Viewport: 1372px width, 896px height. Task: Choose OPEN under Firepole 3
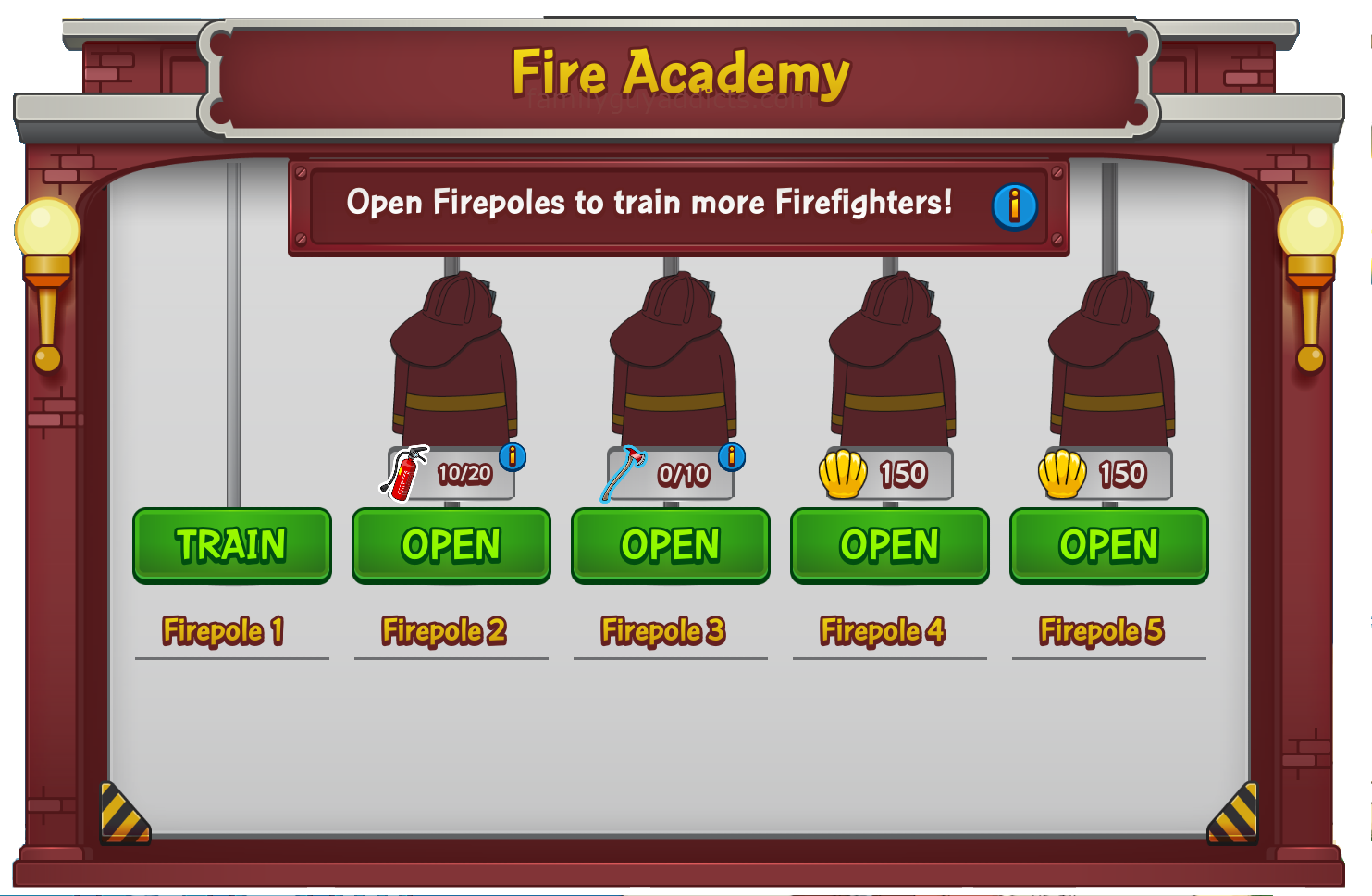[670, 545]
